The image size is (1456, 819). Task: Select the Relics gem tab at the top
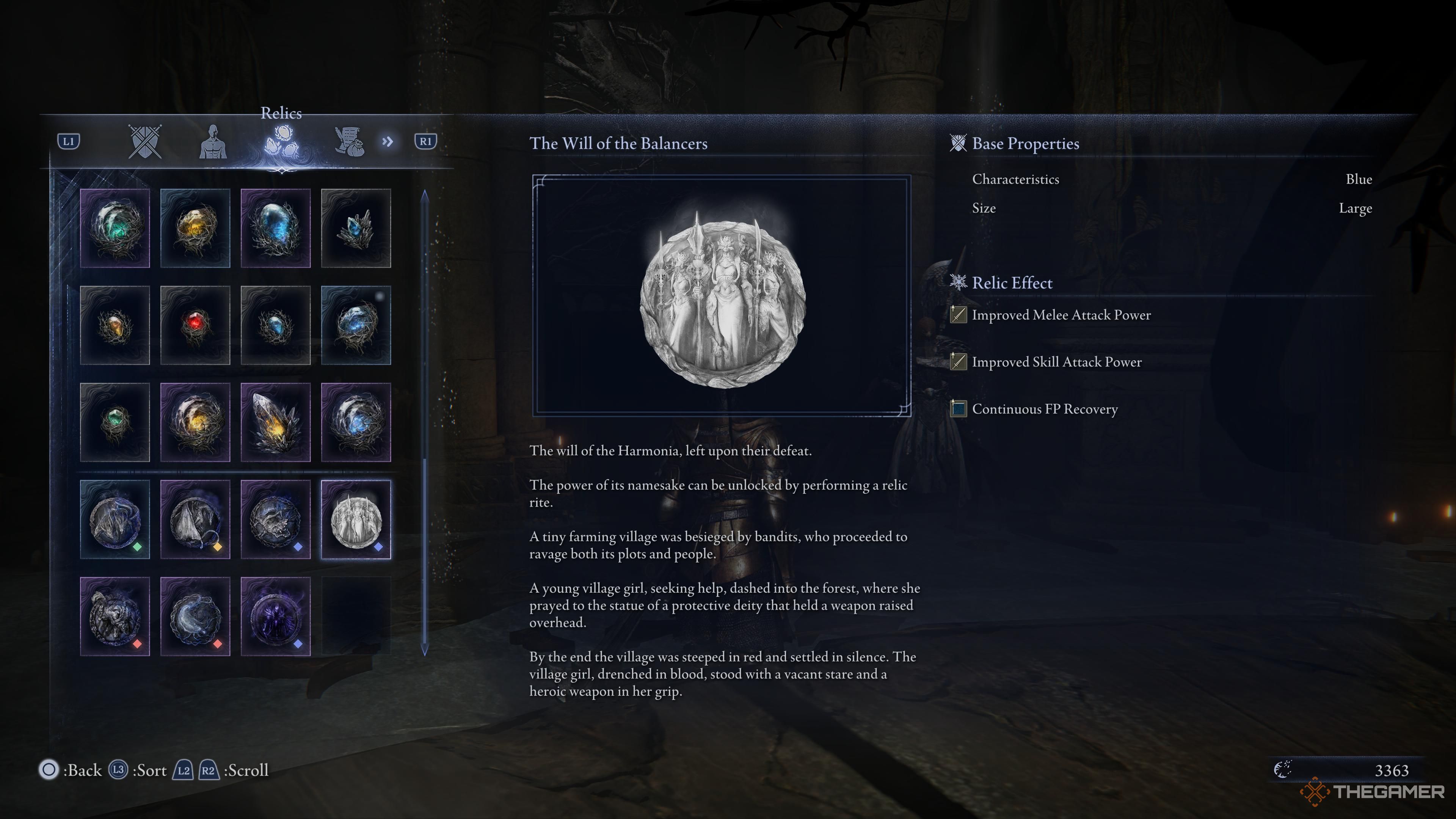282,142
